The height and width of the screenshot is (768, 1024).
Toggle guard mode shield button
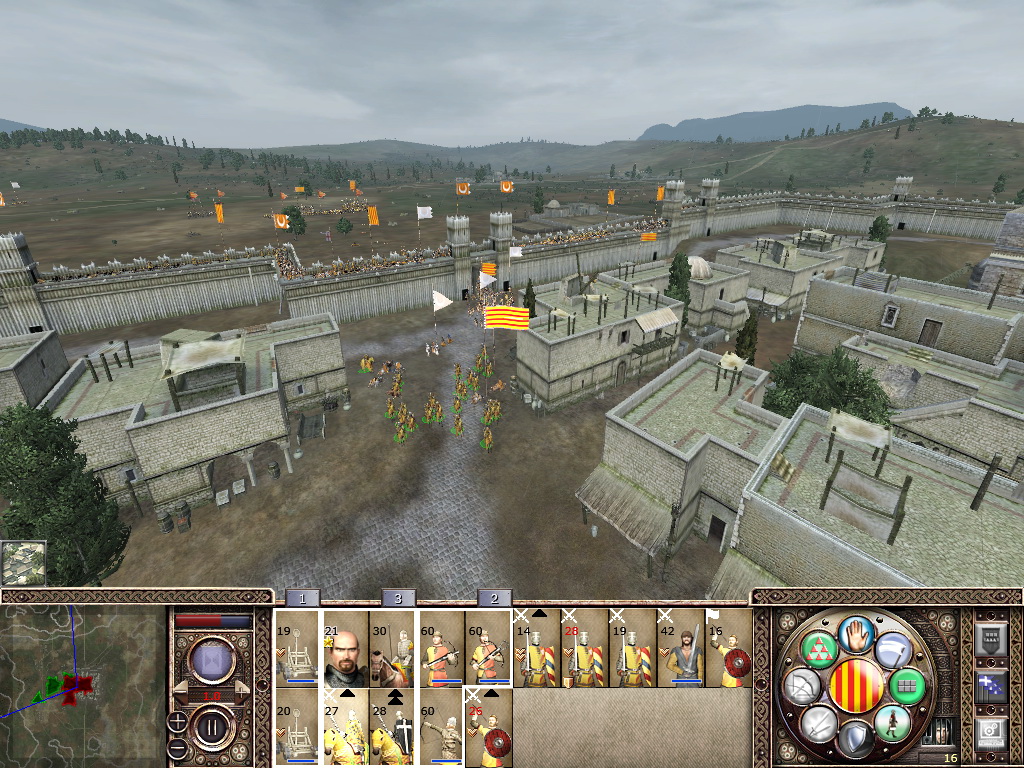[856, 738]
